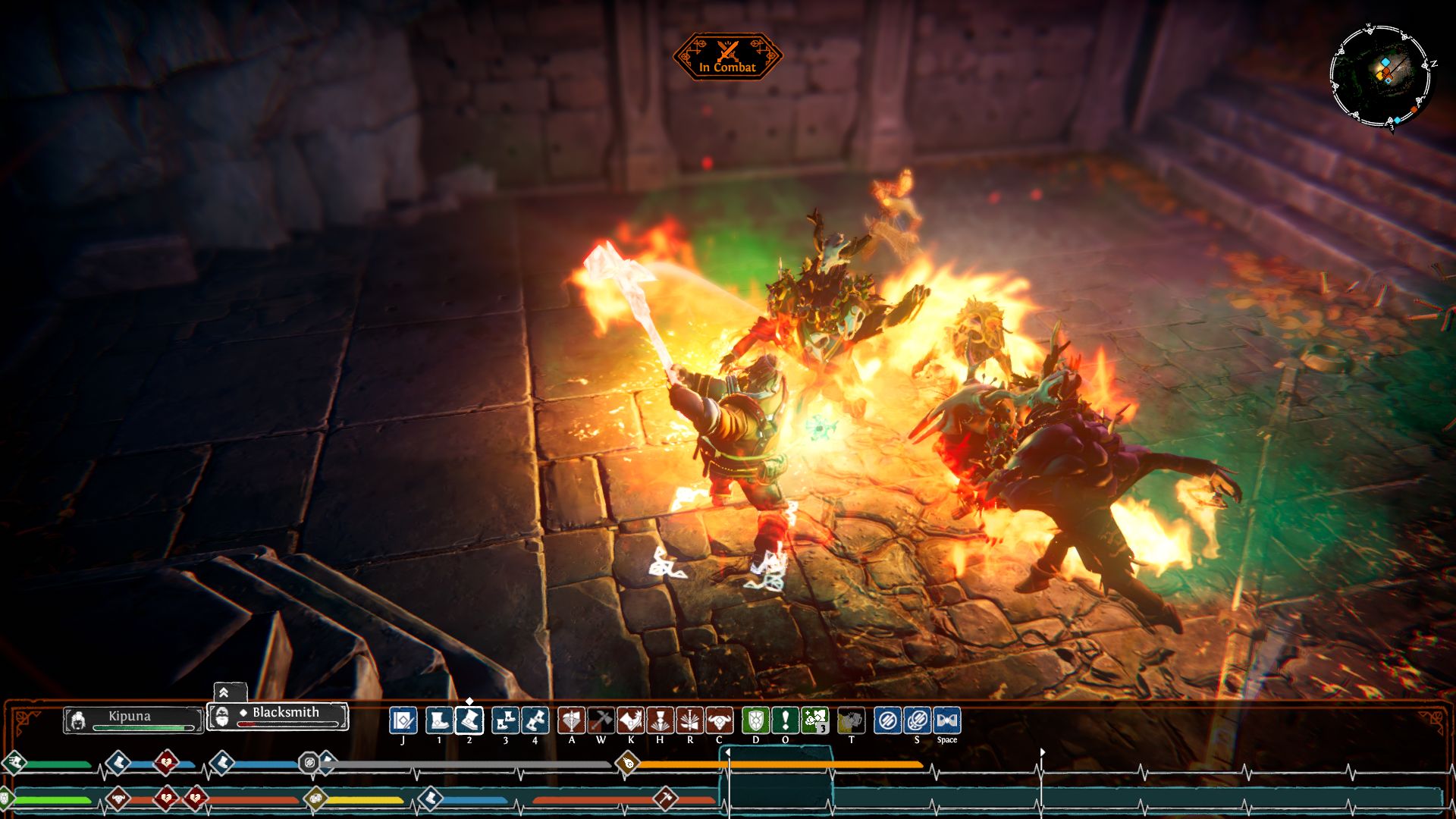Choose the walk boot action bound to 1
The image size is (1456, 819).
coord(439,720)
